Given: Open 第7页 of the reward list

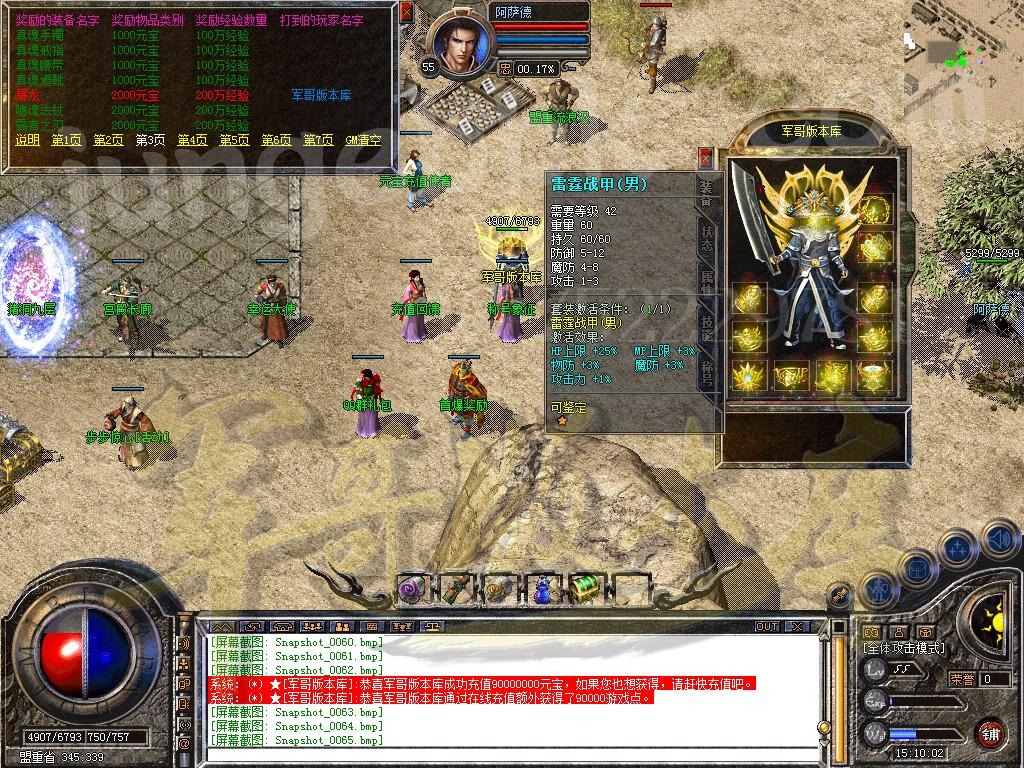Looking at the screenshot, I should [x=318, y=140].
